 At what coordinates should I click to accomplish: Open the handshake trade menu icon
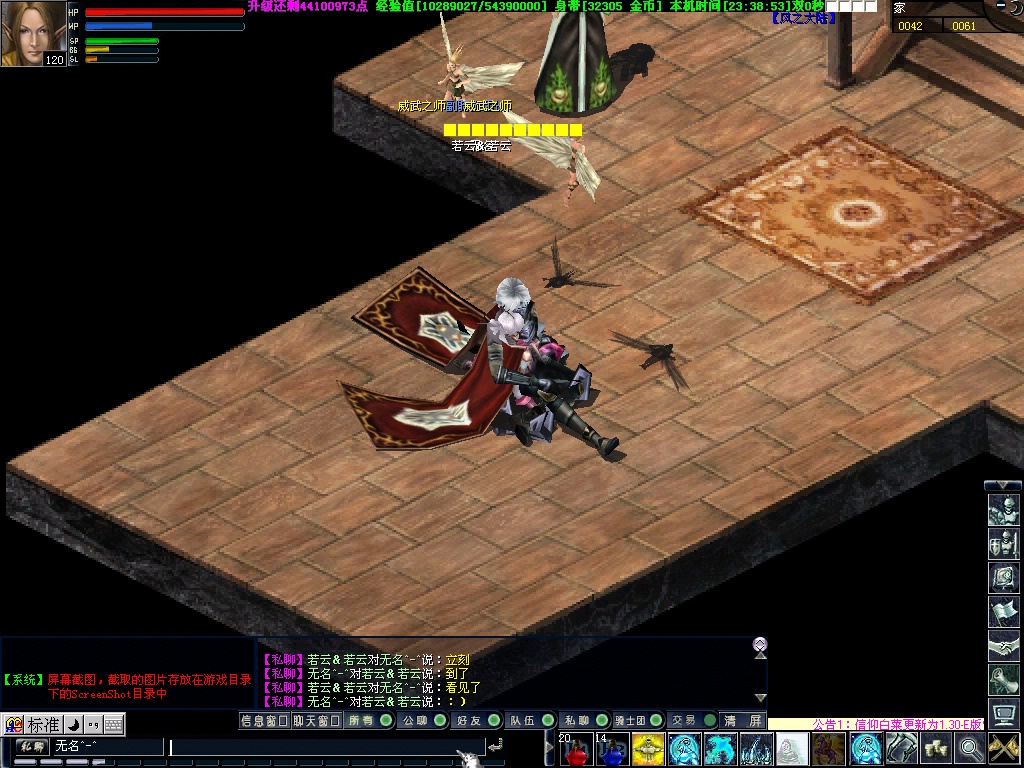[1003, 646]
